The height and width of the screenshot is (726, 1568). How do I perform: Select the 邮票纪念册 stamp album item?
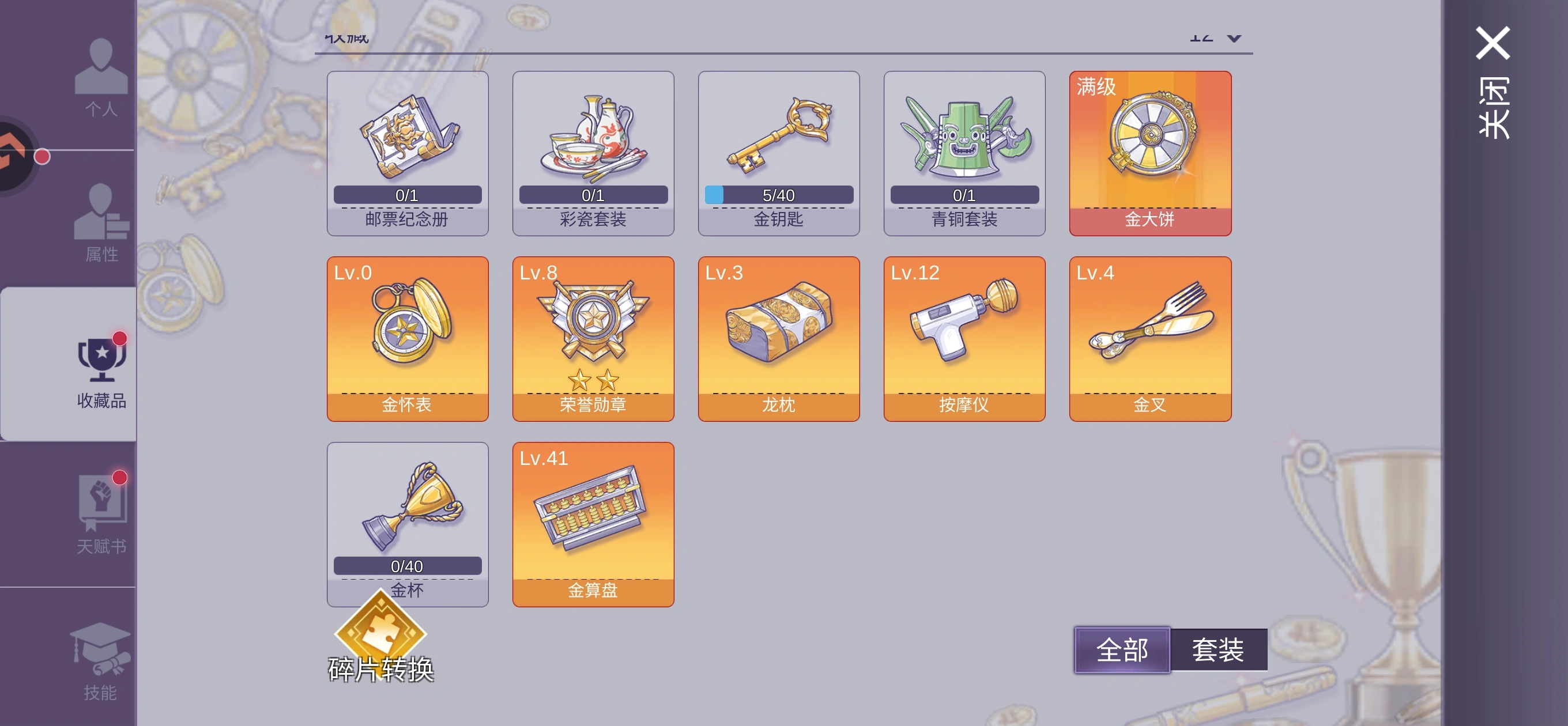(x=407, y=153)
